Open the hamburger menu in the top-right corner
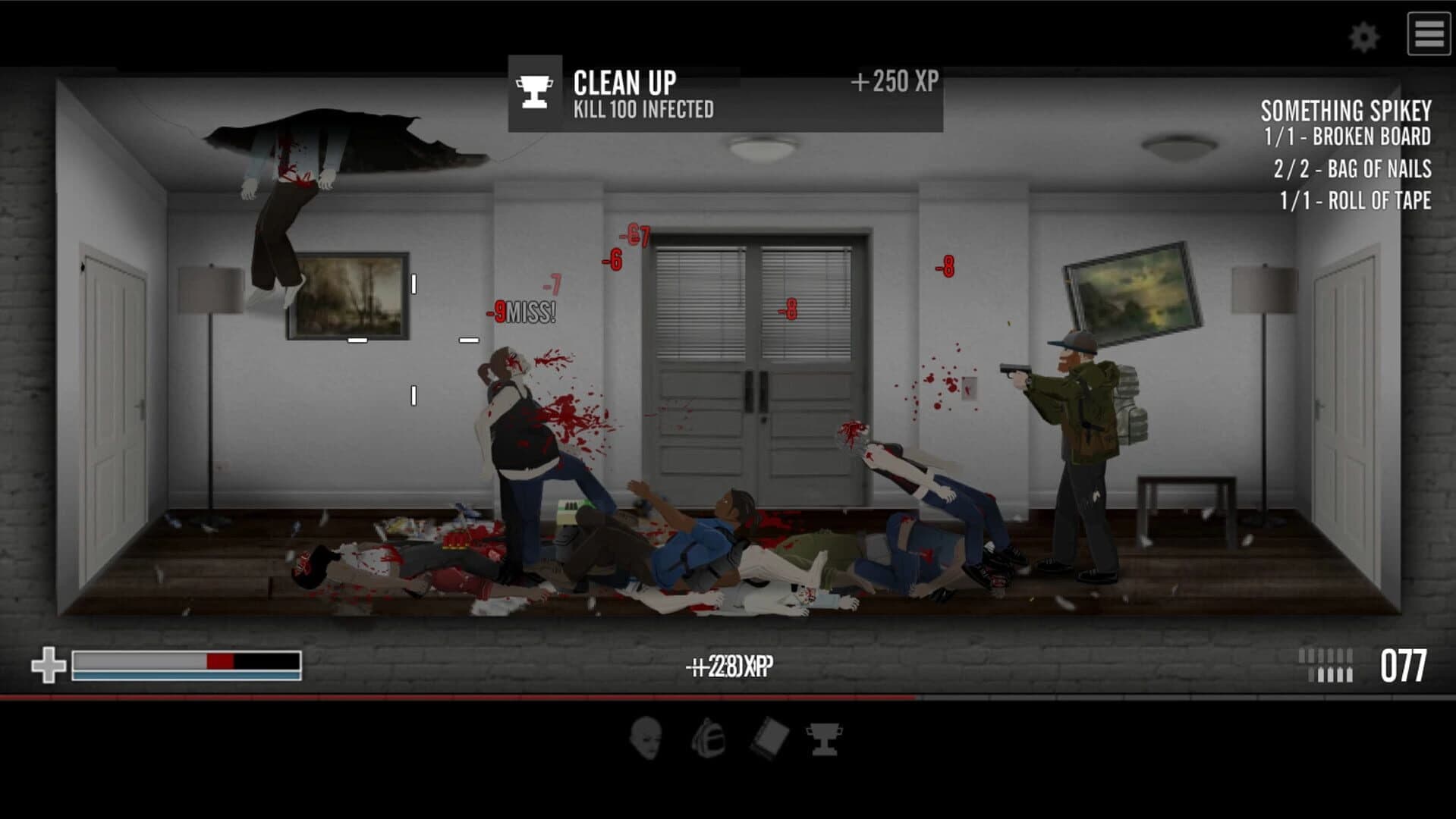1456x819 pixels. [x=1429, y=33]
